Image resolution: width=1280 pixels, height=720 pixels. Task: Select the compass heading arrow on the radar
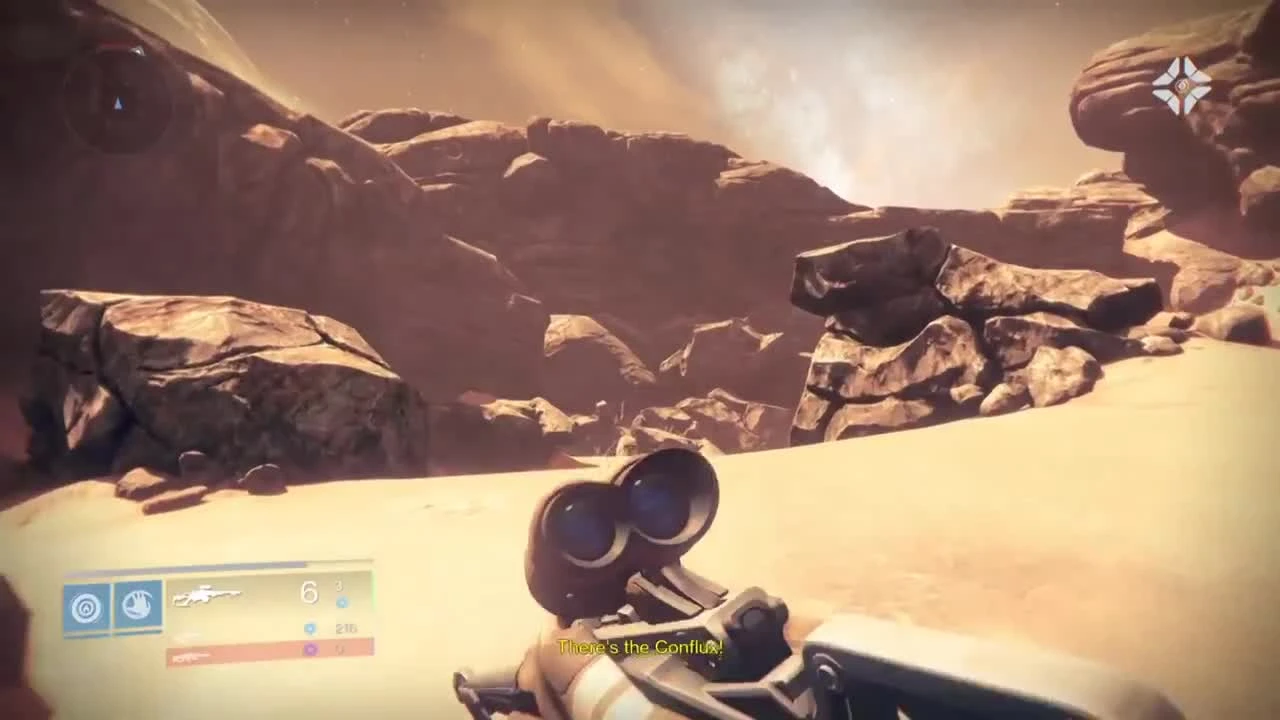tap(117, 103)
